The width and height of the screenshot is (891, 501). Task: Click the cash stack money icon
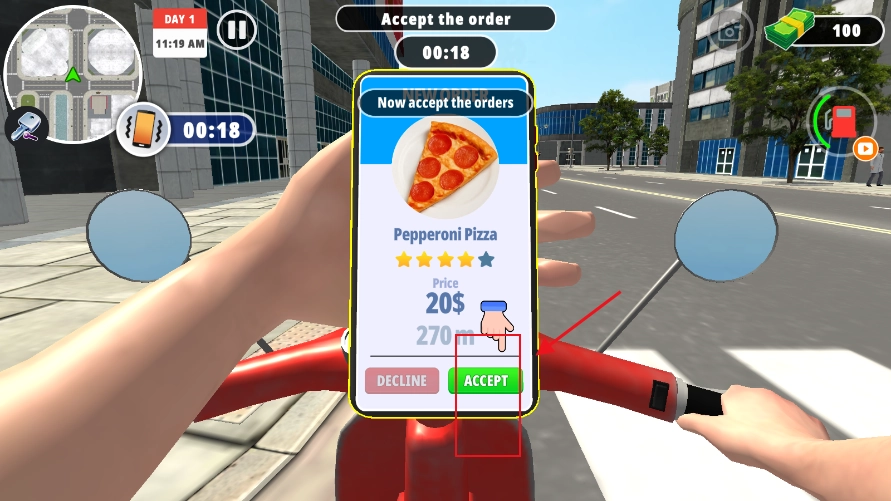coord(790,30)
